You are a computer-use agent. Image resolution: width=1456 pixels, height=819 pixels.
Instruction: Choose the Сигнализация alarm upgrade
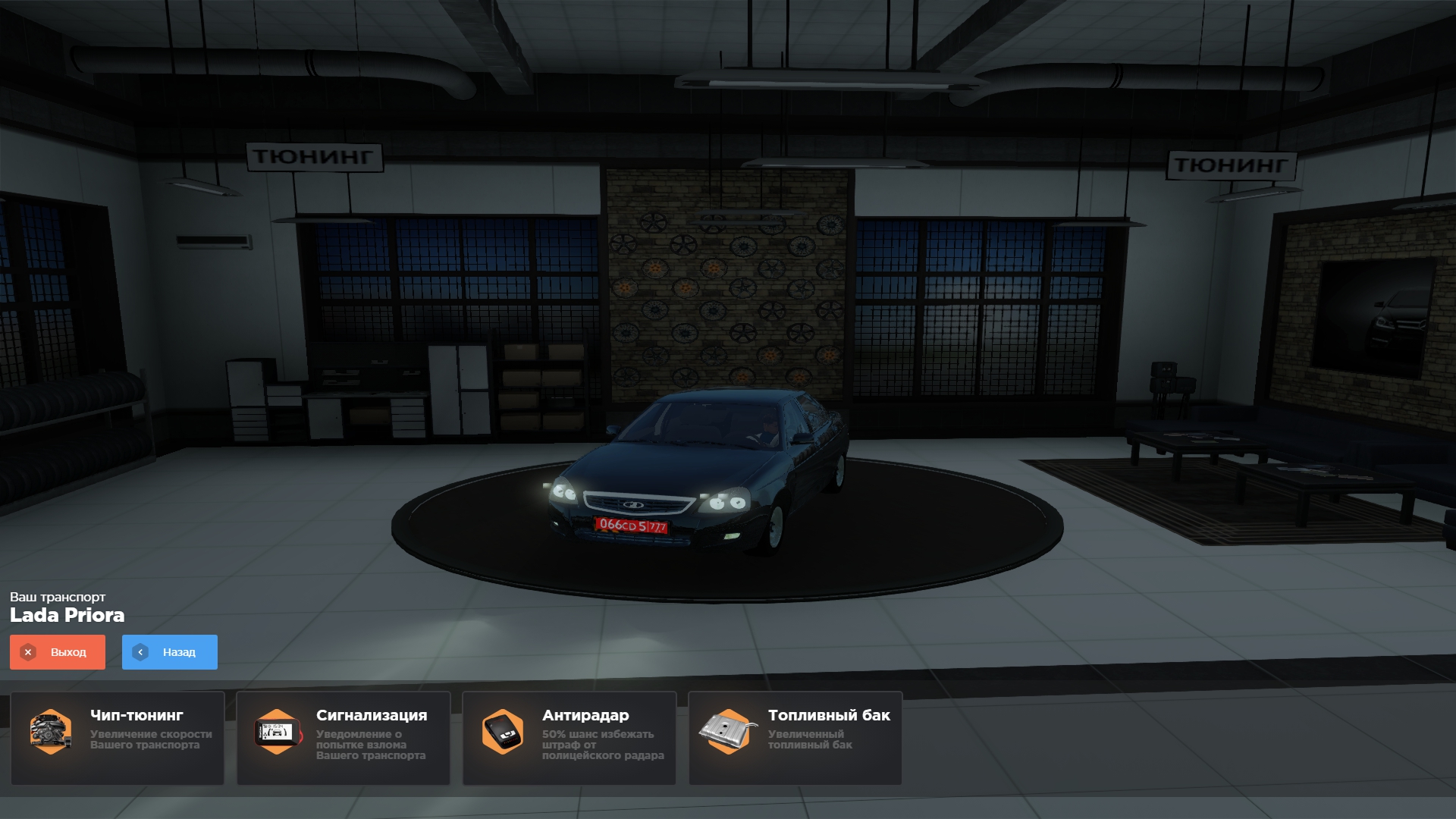[x=344, y=738]
